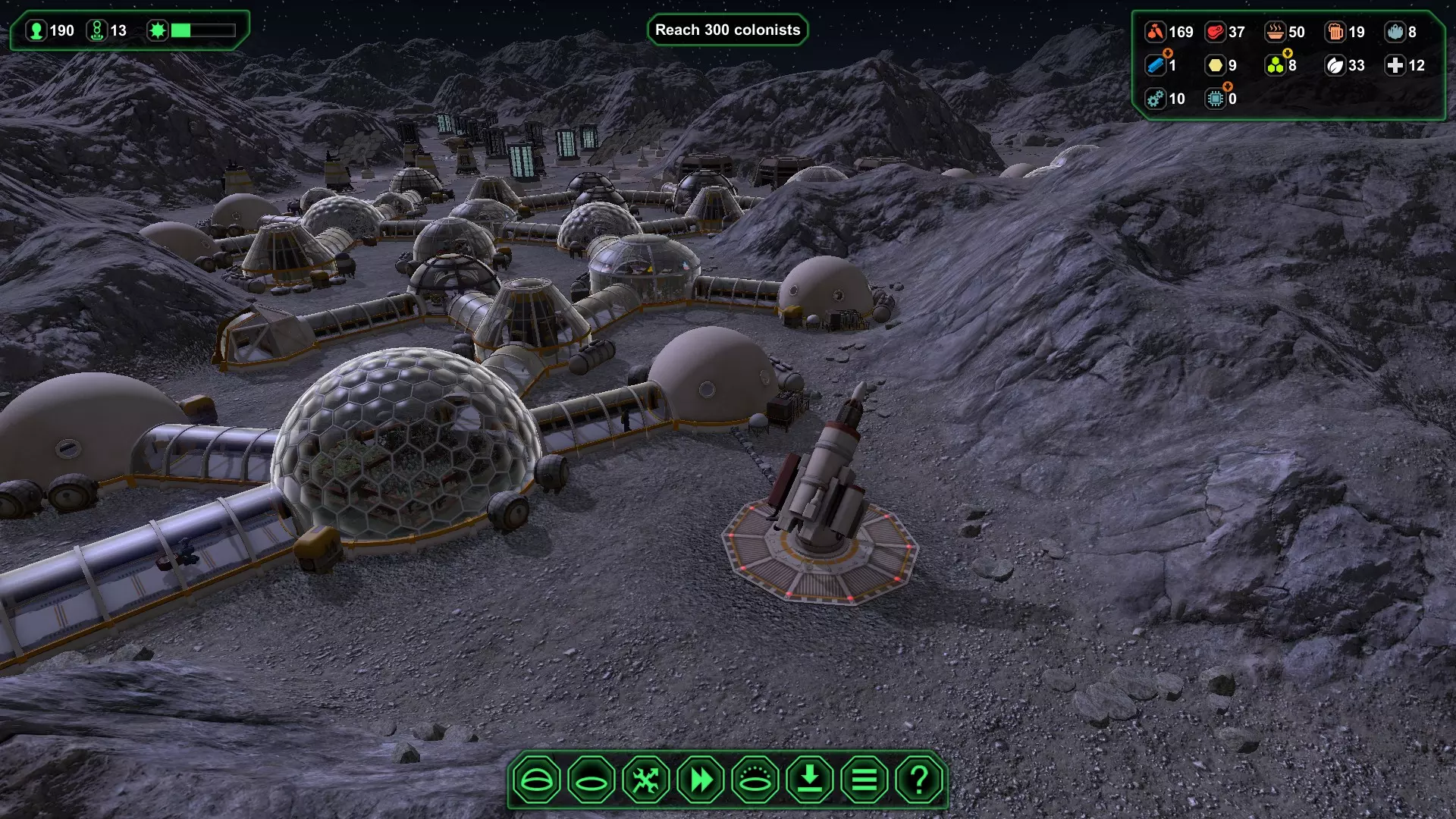Open the three-line game menu
Image resolution: width=1456 pixels, height=819 pixels.
click(864, 780)
